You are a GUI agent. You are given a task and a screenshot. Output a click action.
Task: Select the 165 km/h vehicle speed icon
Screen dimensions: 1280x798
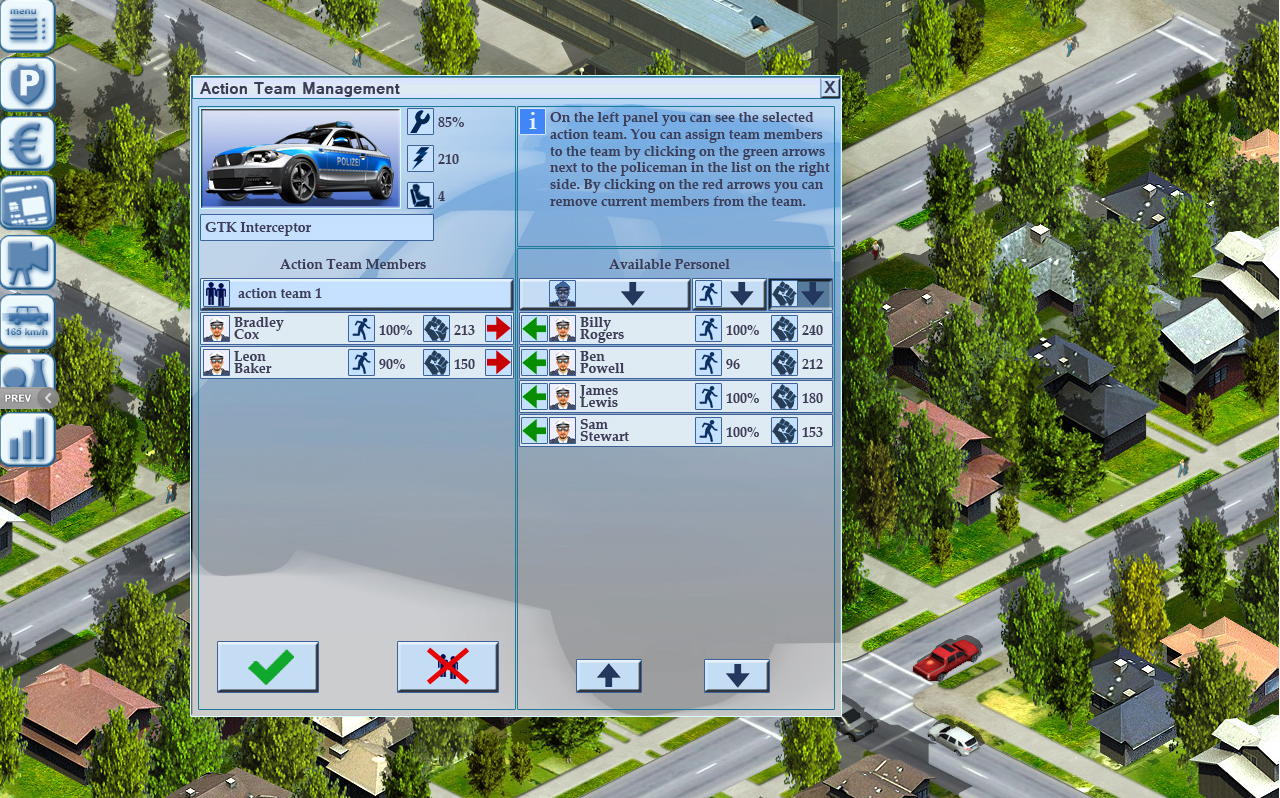coord(27,320)
